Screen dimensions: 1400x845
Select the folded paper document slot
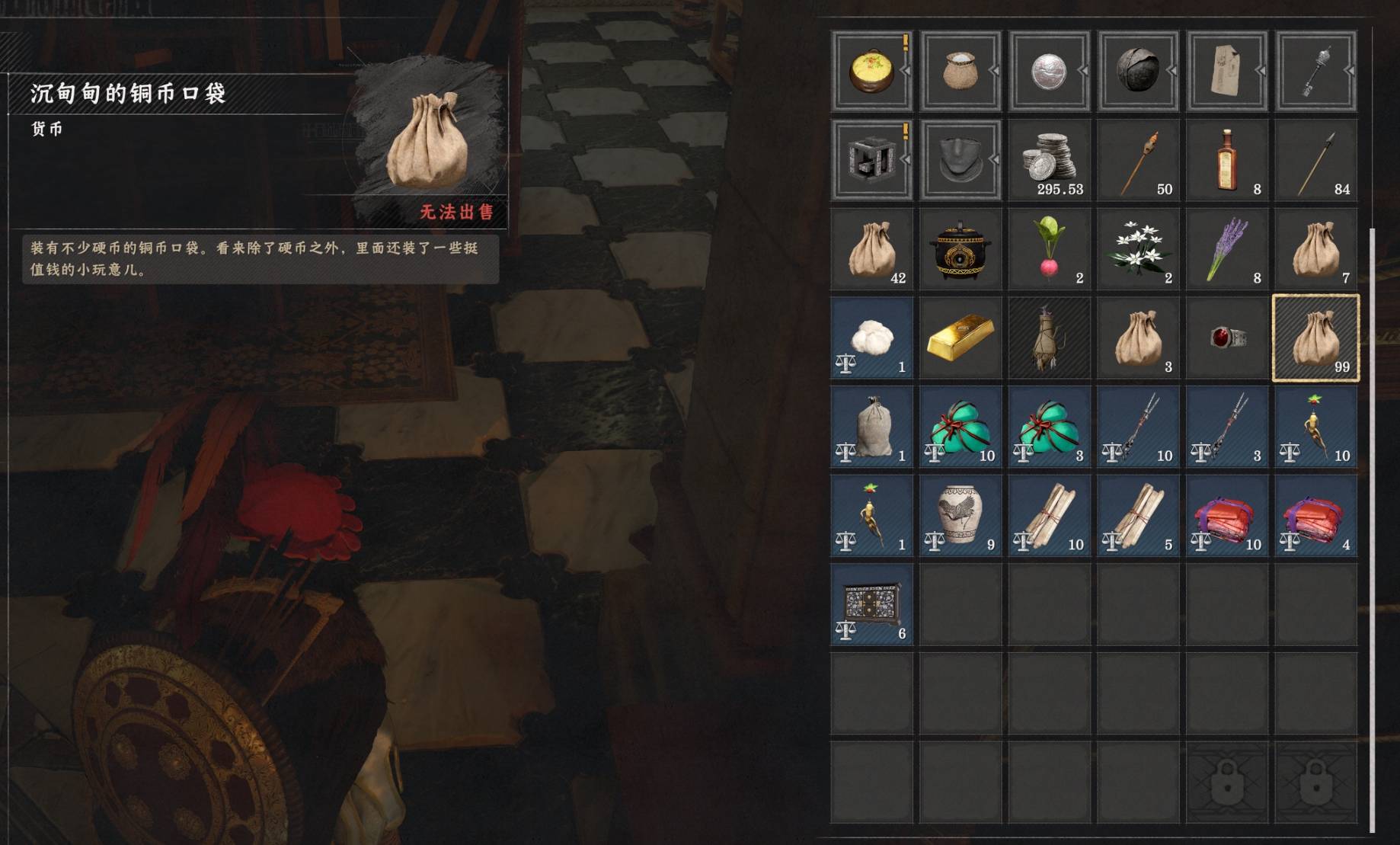(x=1226, y=72)
